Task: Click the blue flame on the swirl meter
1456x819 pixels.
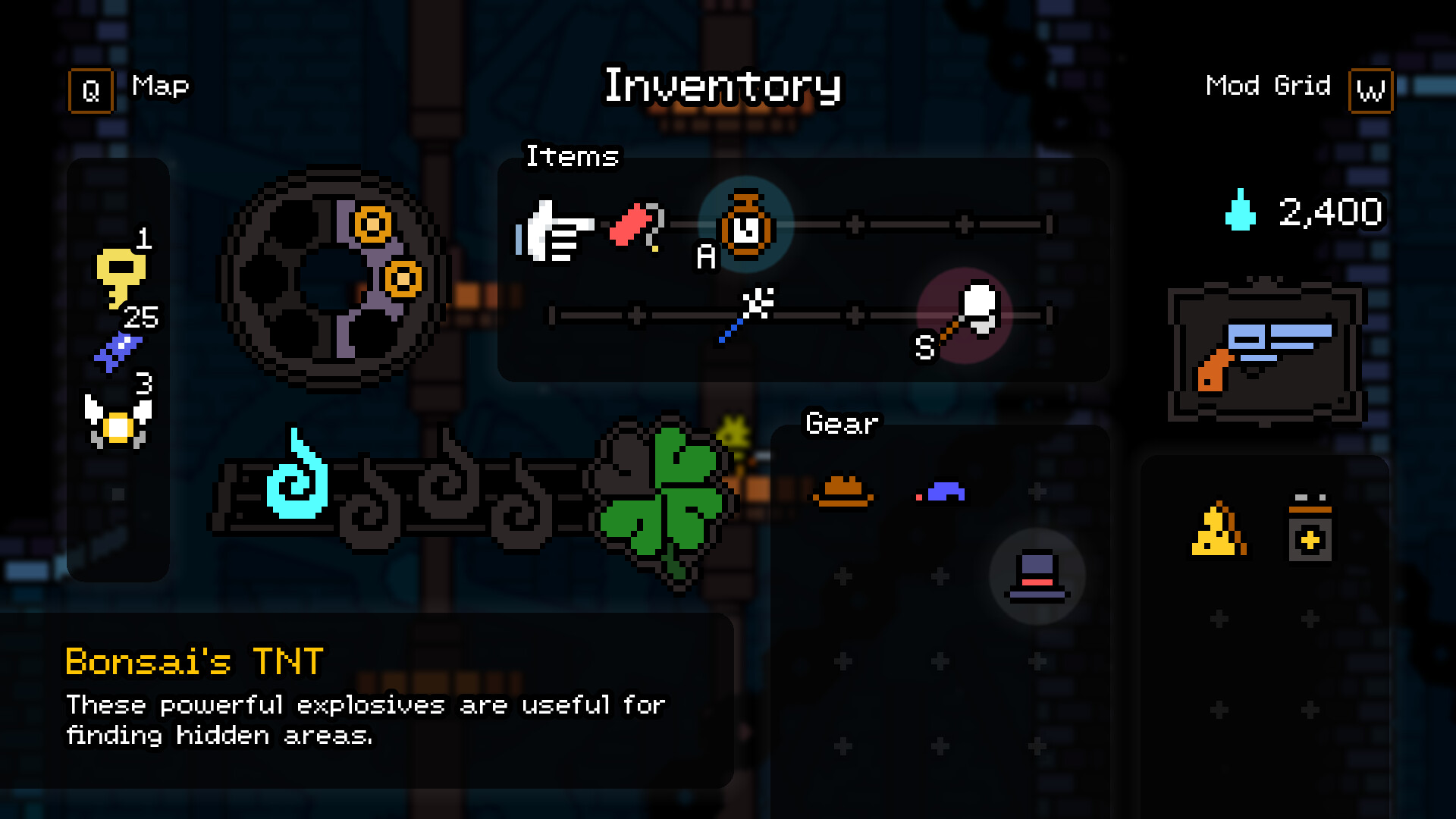Action: 296,482
